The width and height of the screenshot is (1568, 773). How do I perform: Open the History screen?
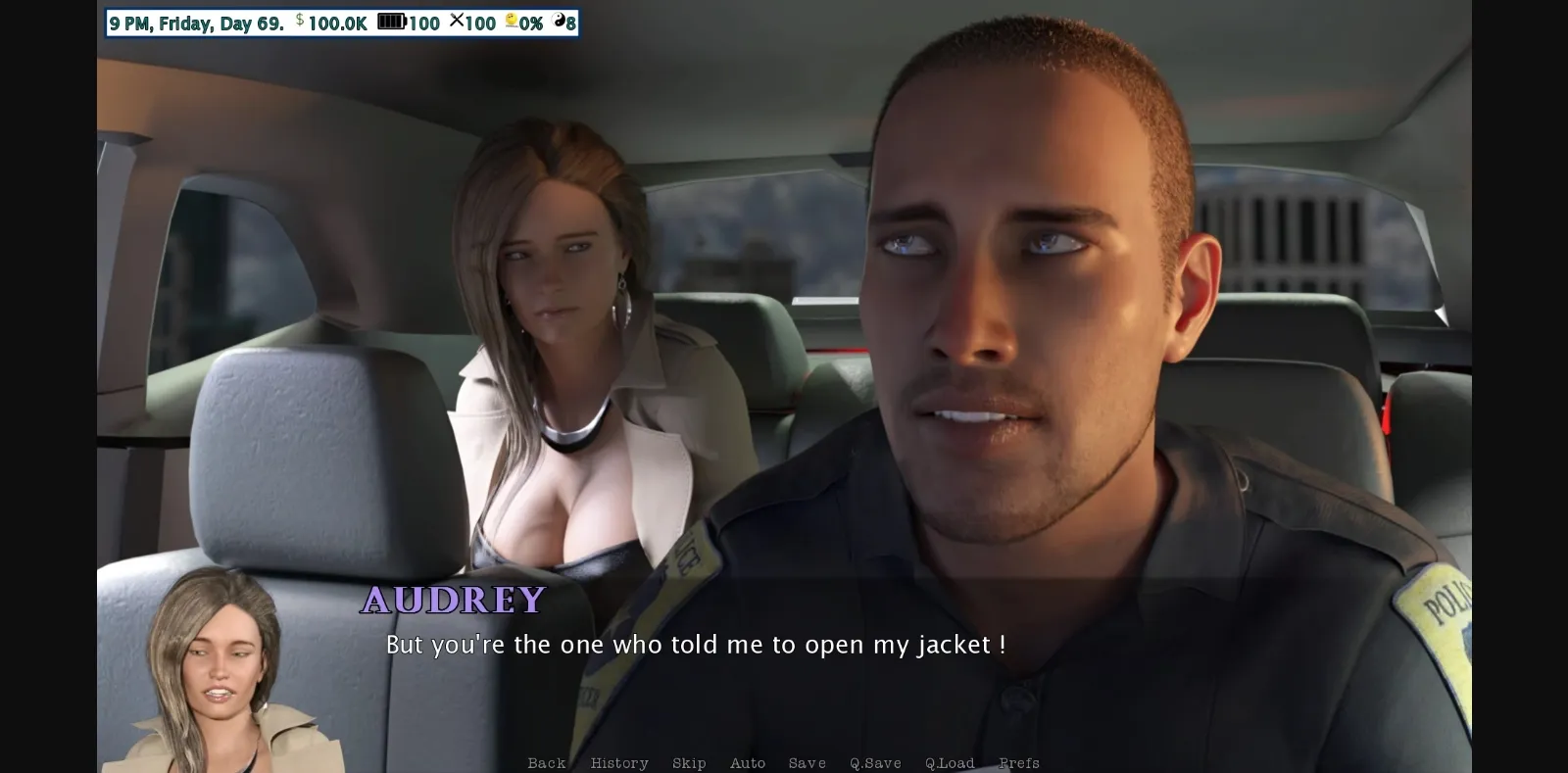[619, 762]
